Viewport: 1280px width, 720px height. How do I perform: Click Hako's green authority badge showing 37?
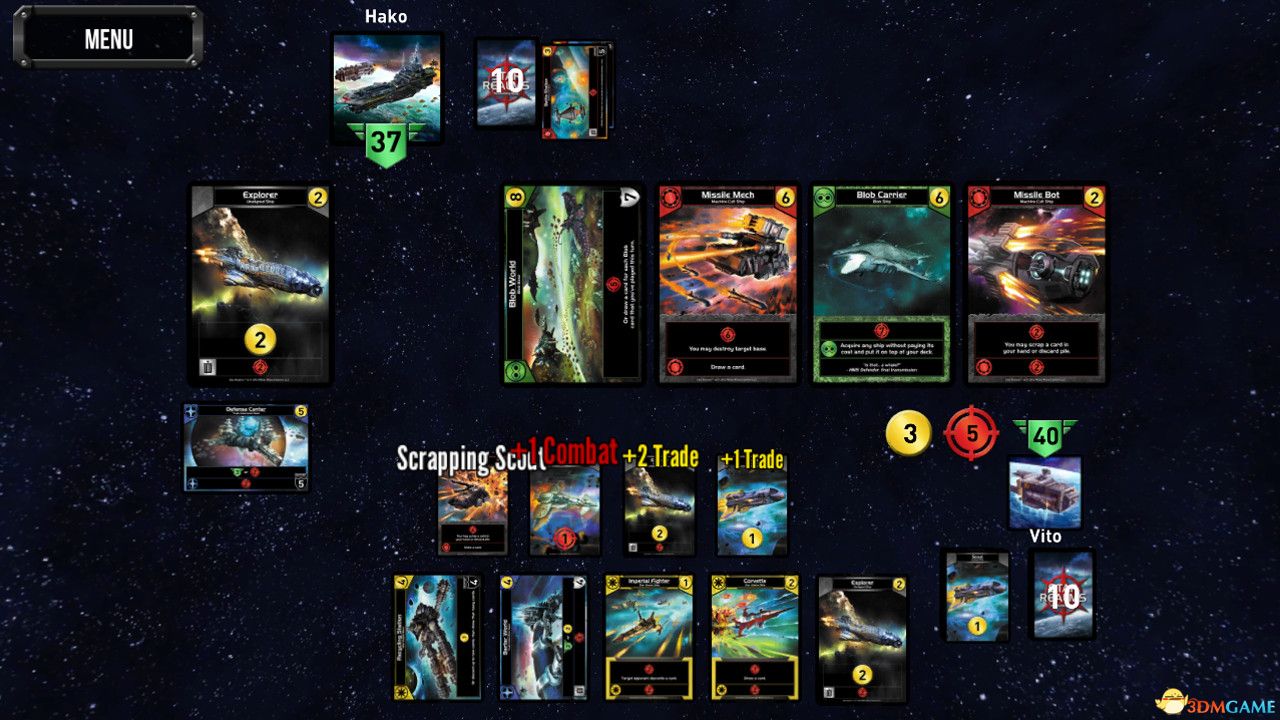(386, 139)
